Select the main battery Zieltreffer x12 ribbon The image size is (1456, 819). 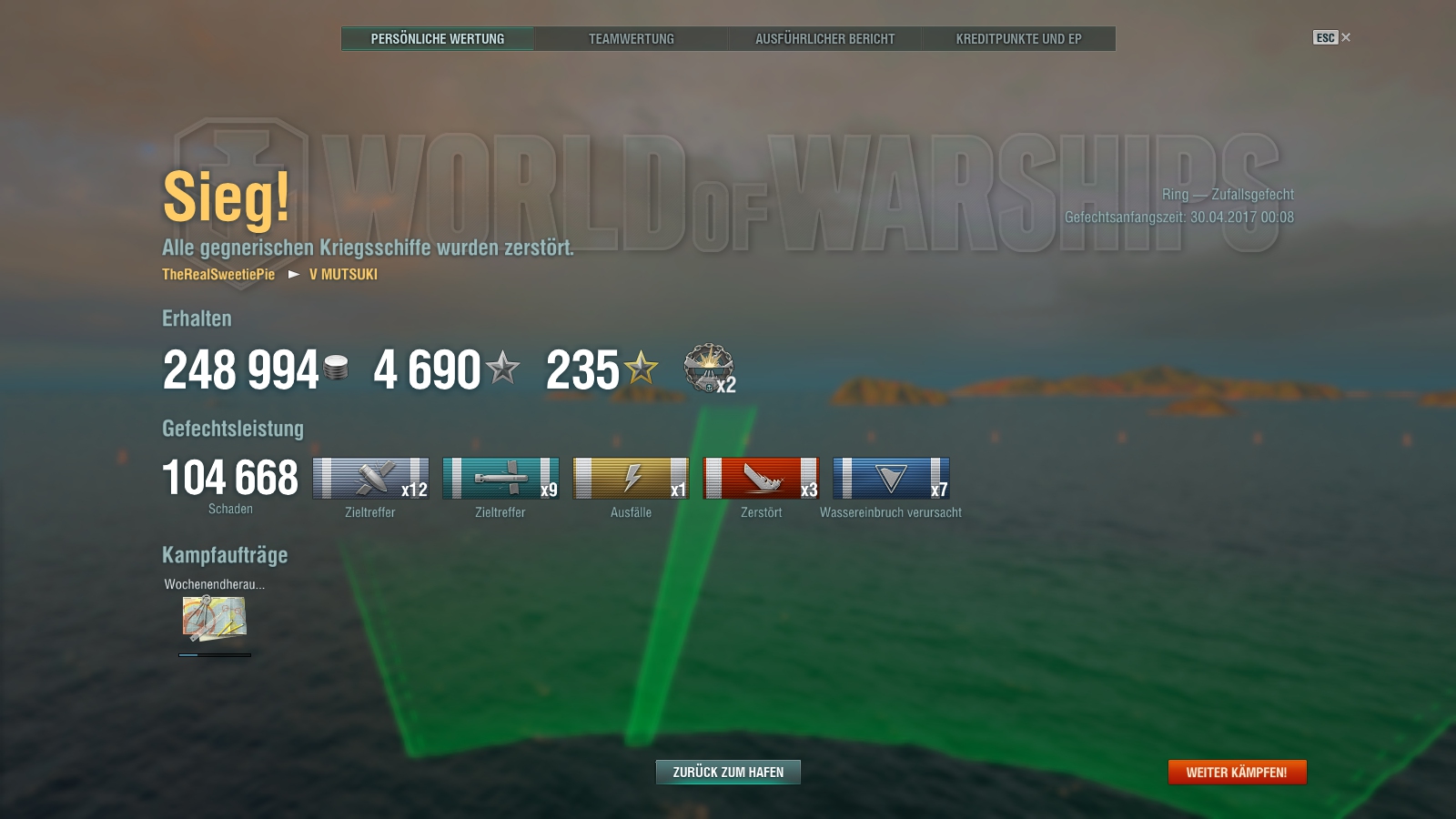click(370, 479)
